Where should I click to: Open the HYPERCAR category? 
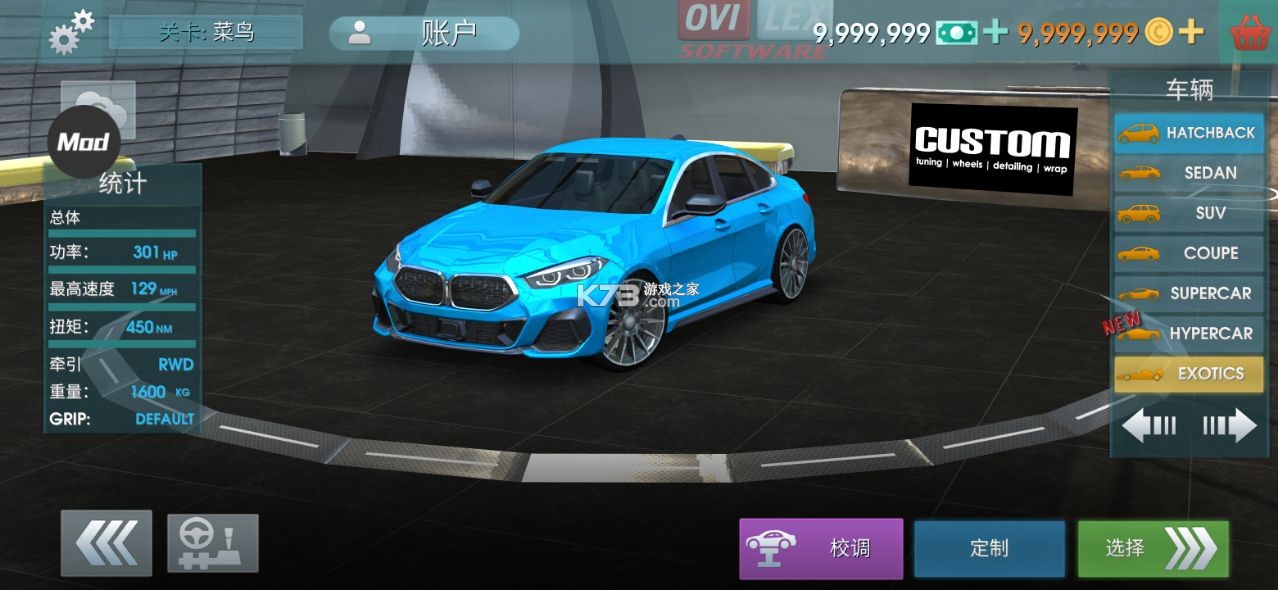click(1189, 333)
